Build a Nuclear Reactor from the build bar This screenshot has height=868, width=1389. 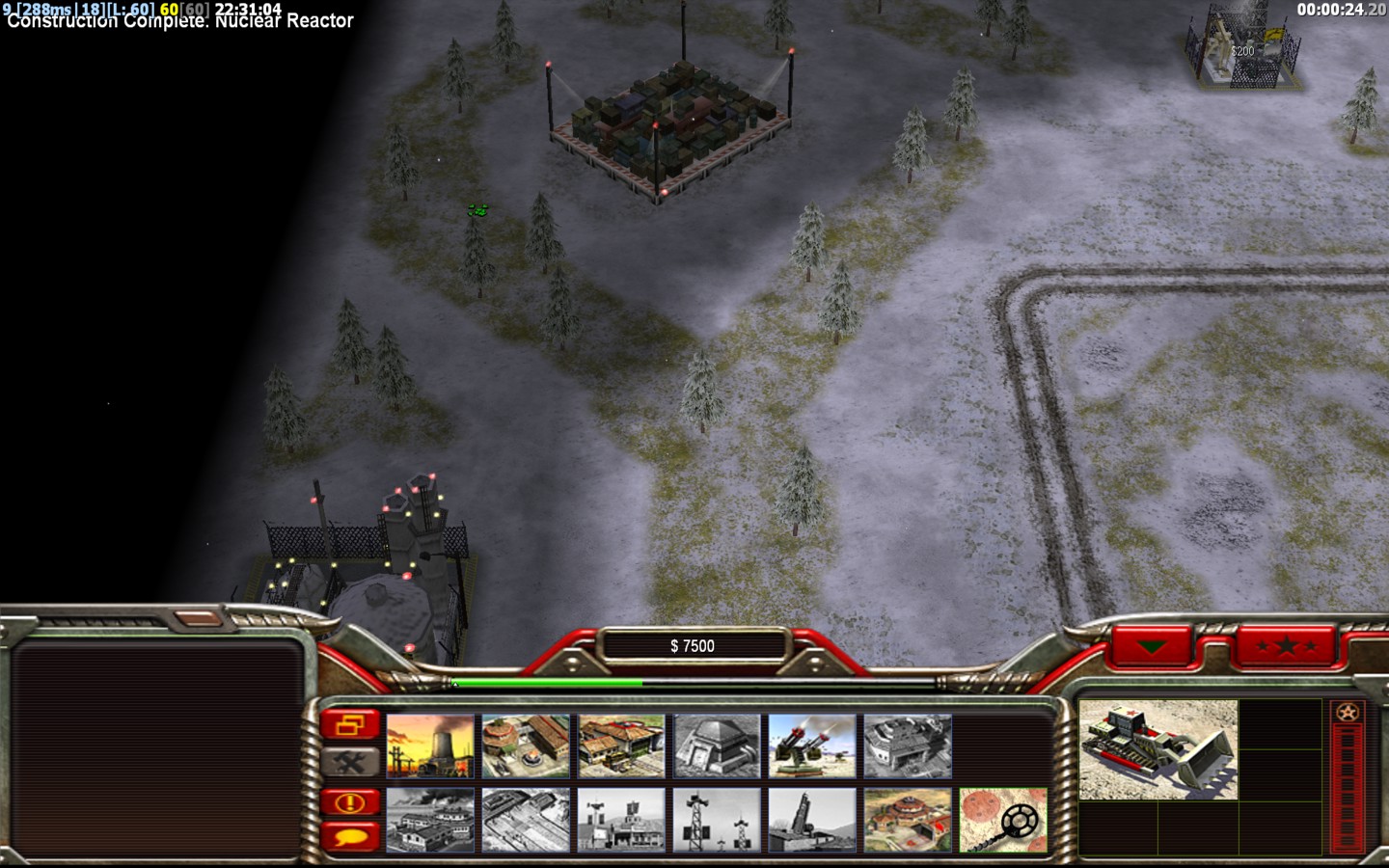click(430, 746)
